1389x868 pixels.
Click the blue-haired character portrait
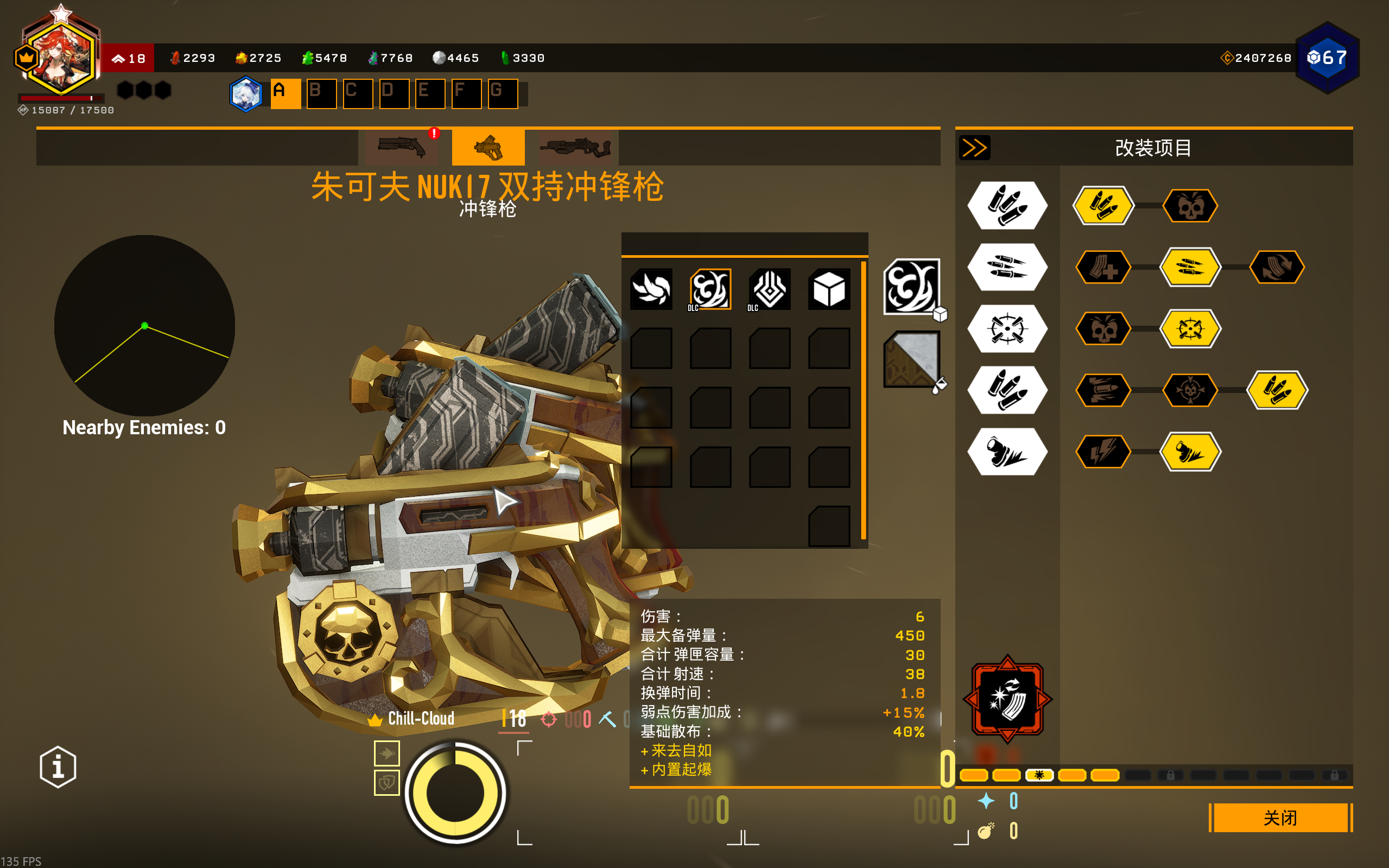[246, 93]
